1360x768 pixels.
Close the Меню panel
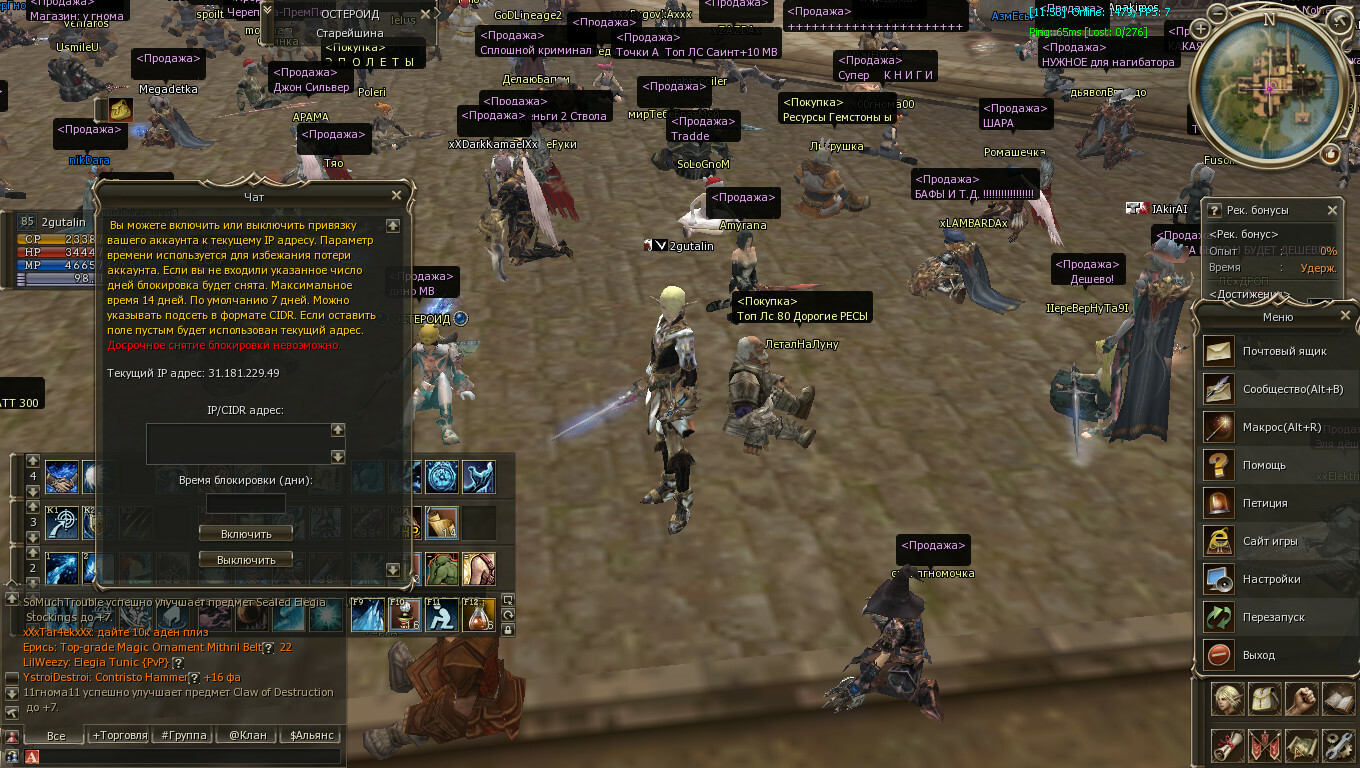[x=1345, y=316]
